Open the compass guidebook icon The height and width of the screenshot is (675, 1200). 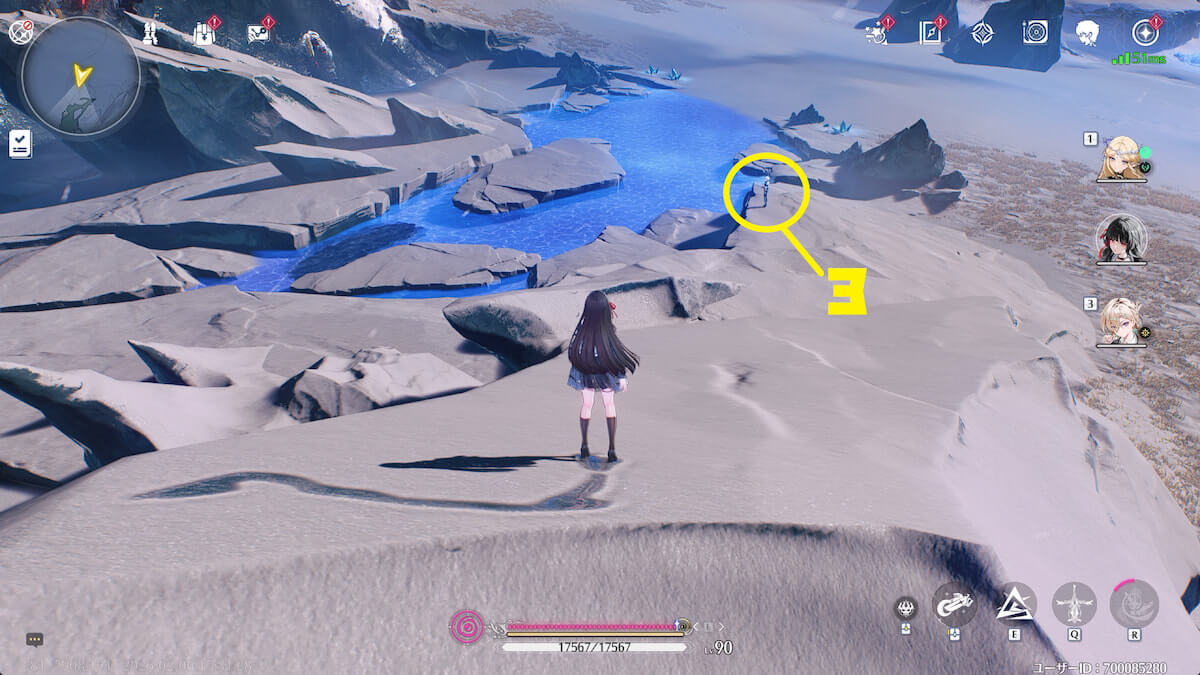point(929,33)
